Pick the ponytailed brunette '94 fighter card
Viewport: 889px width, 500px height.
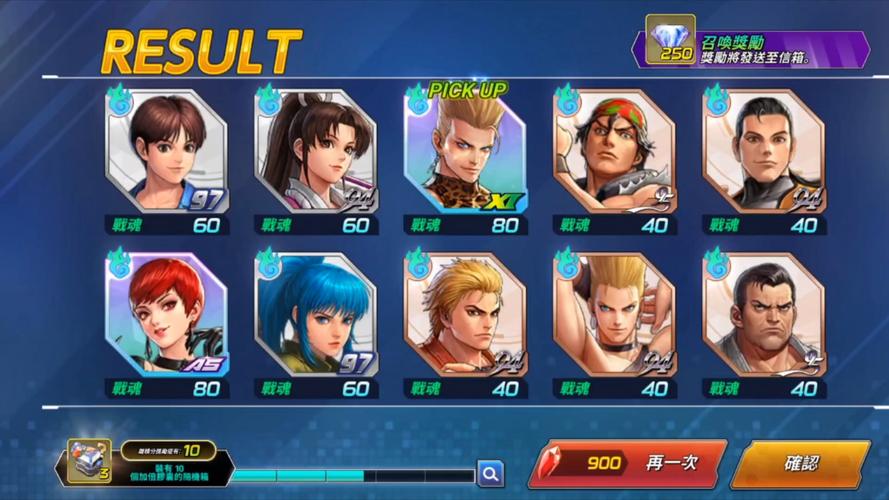(316, 151)
